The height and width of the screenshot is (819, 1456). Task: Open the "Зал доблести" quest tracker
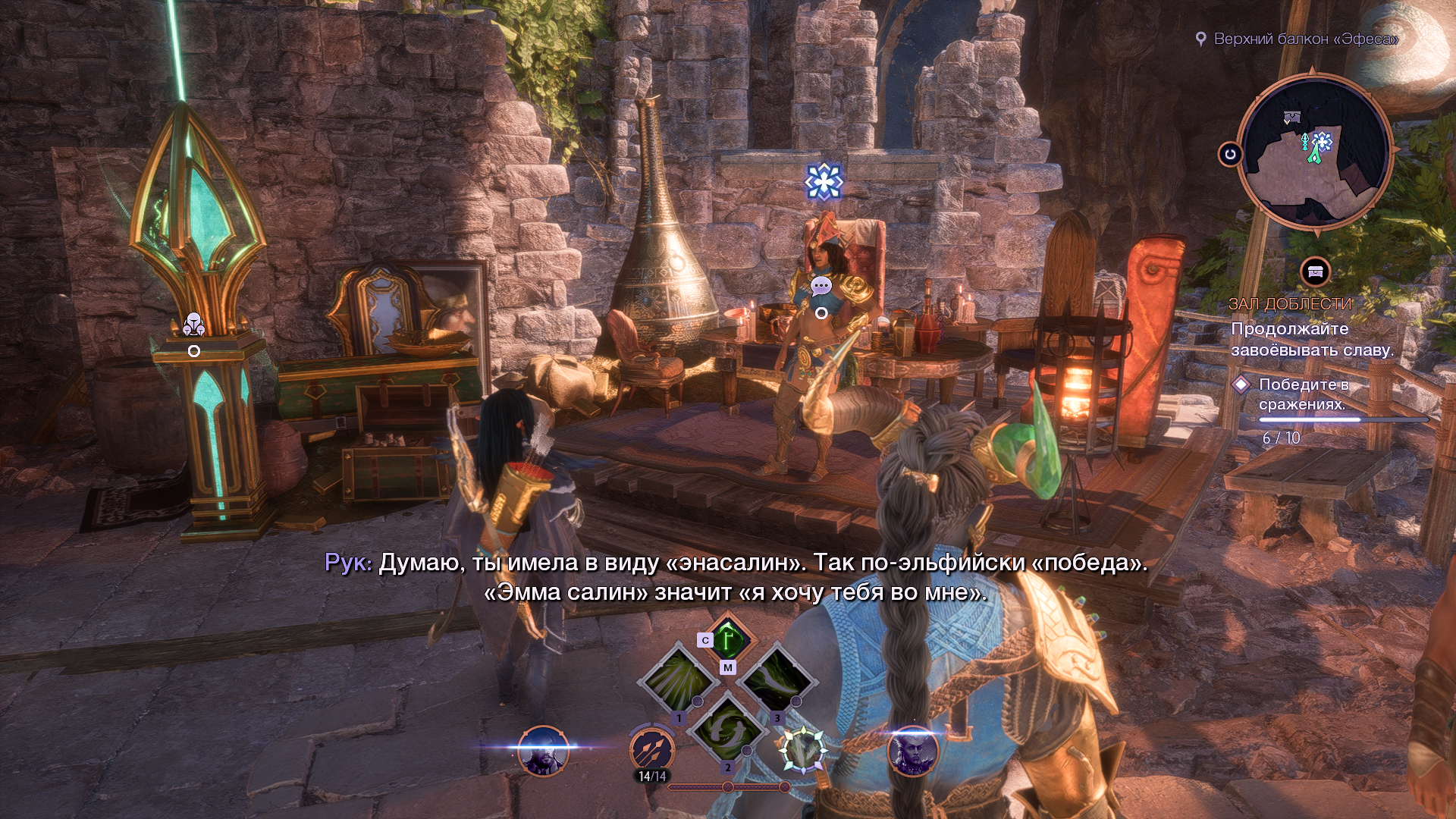click(1290, 304)
